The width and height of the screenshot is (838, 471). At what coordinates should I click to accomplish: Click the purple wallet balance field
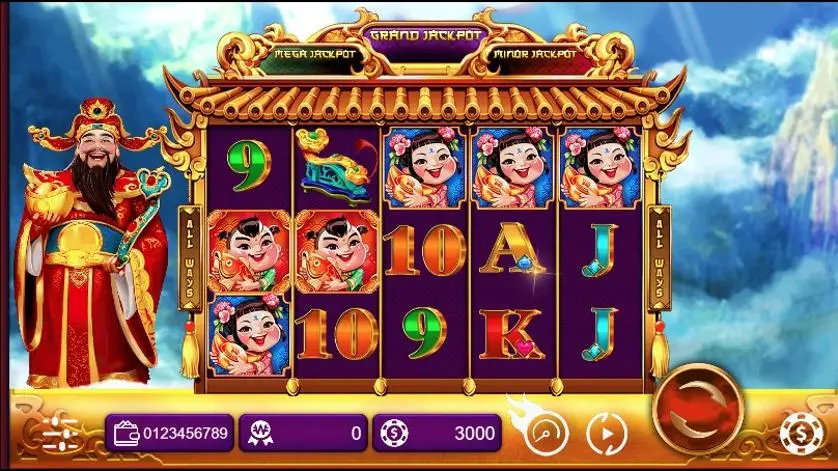(169, 433)
